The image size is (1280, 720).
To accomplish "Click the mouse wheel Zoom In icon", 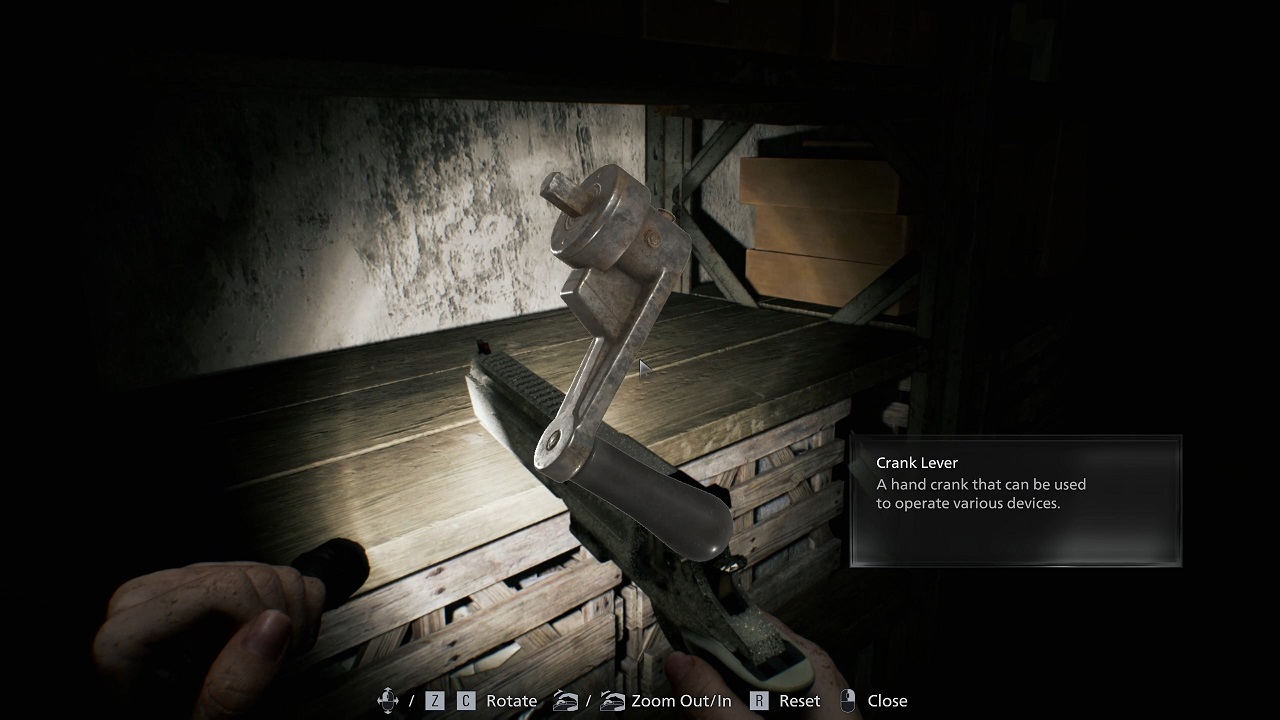I will (x=613, y=701).
